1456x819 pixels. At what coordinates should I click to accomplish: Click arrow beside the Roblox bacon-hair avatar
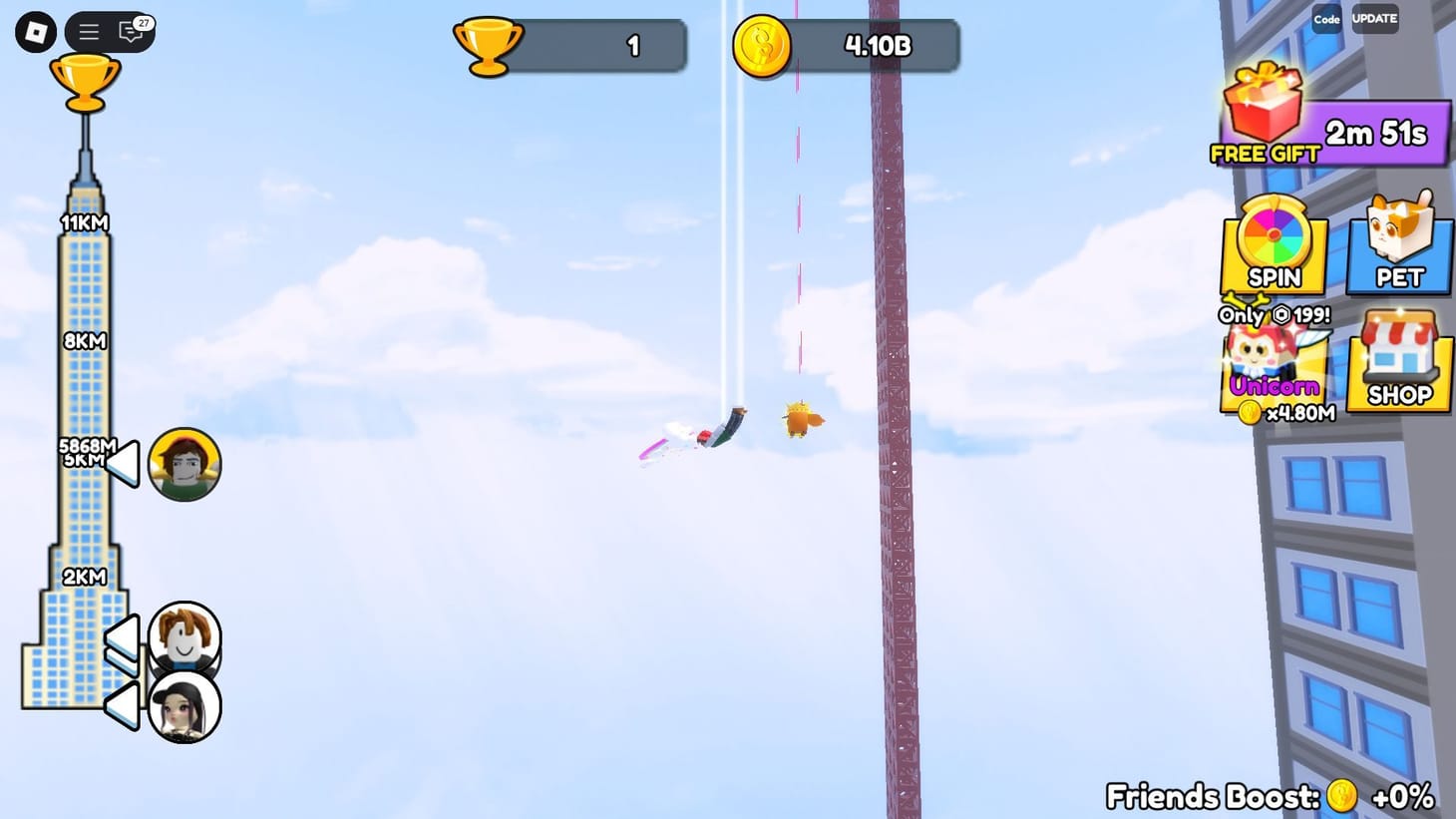[122, 639]
